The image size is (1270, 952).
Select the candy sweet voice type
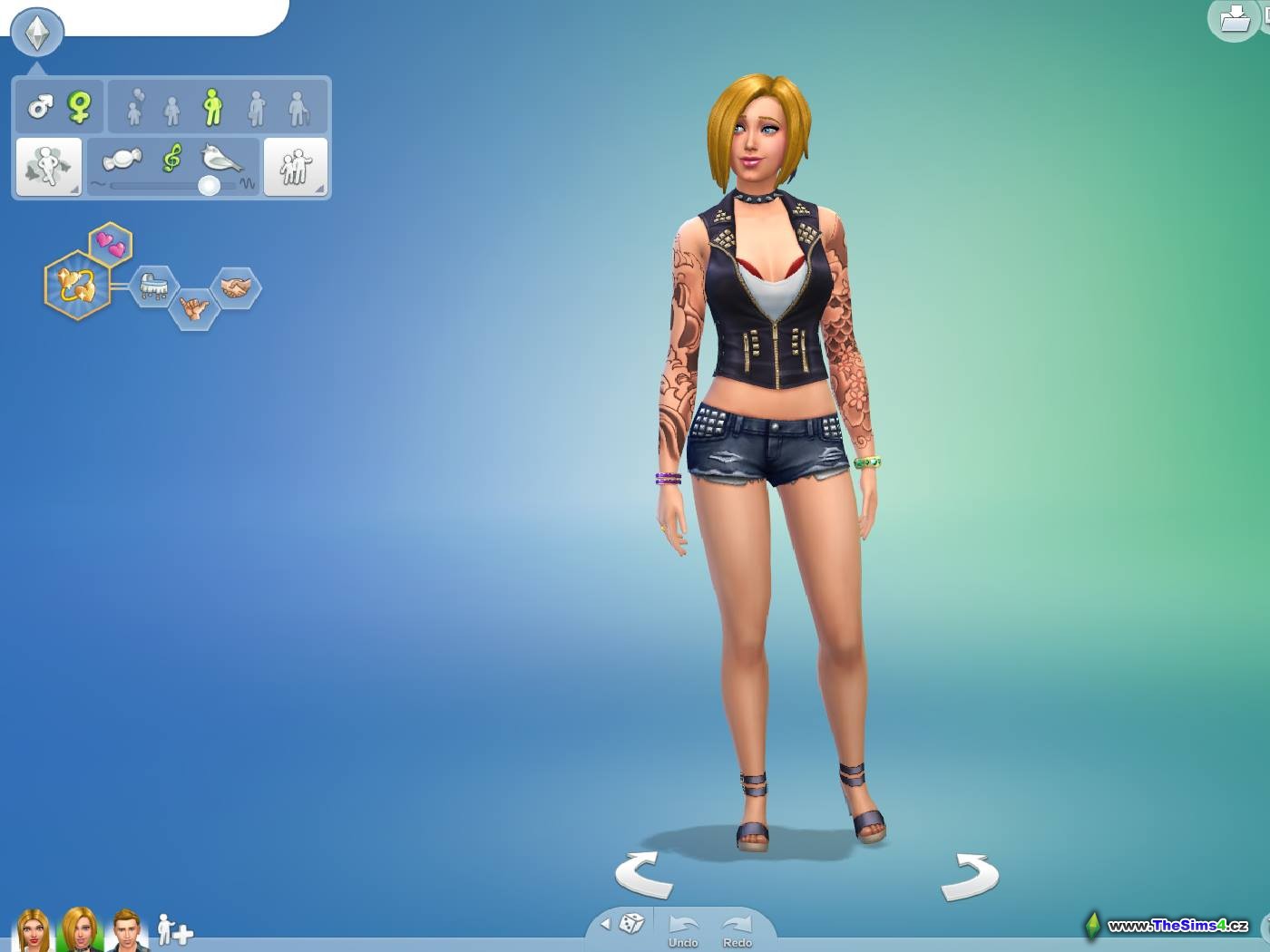coord(122,160)
